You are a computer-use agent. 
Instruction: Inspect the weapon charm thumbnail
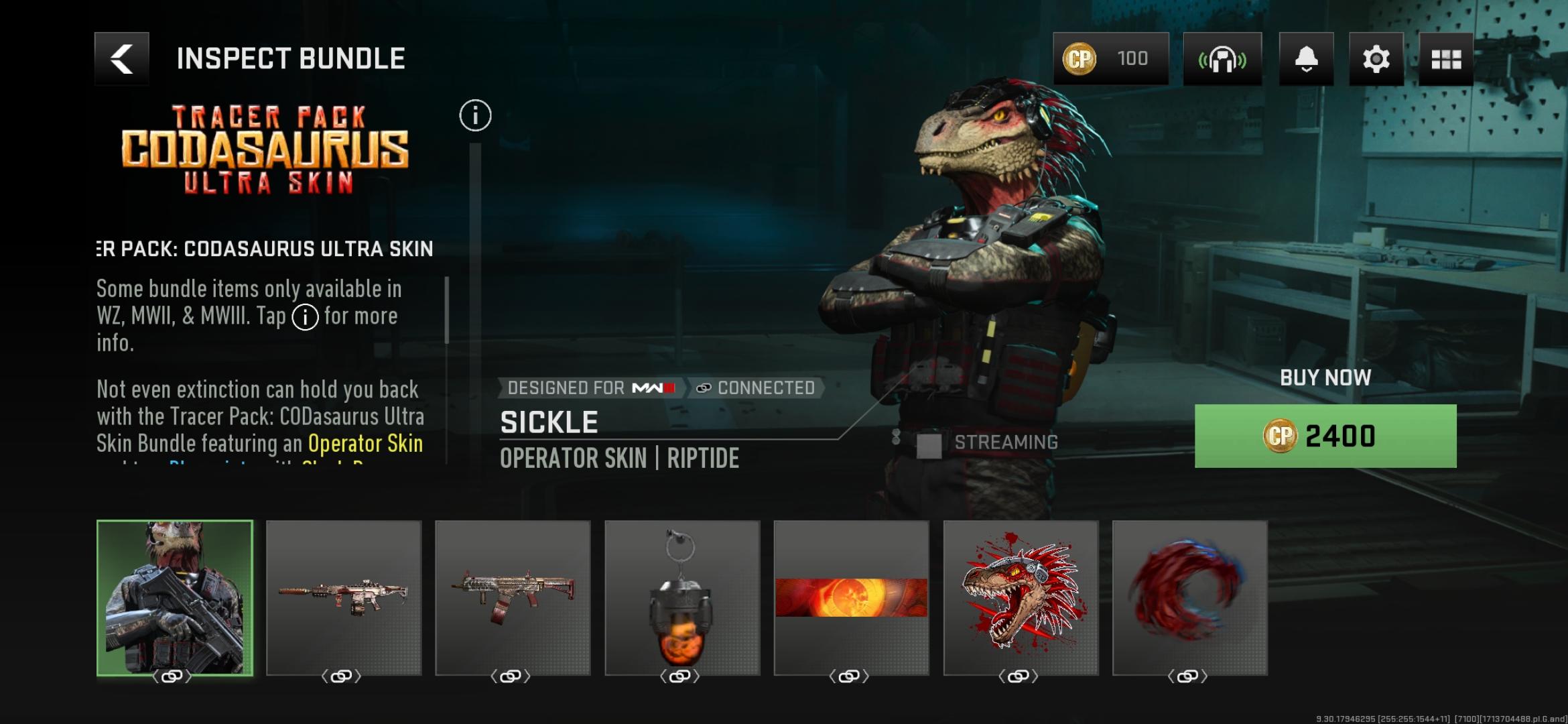point(682,598)
